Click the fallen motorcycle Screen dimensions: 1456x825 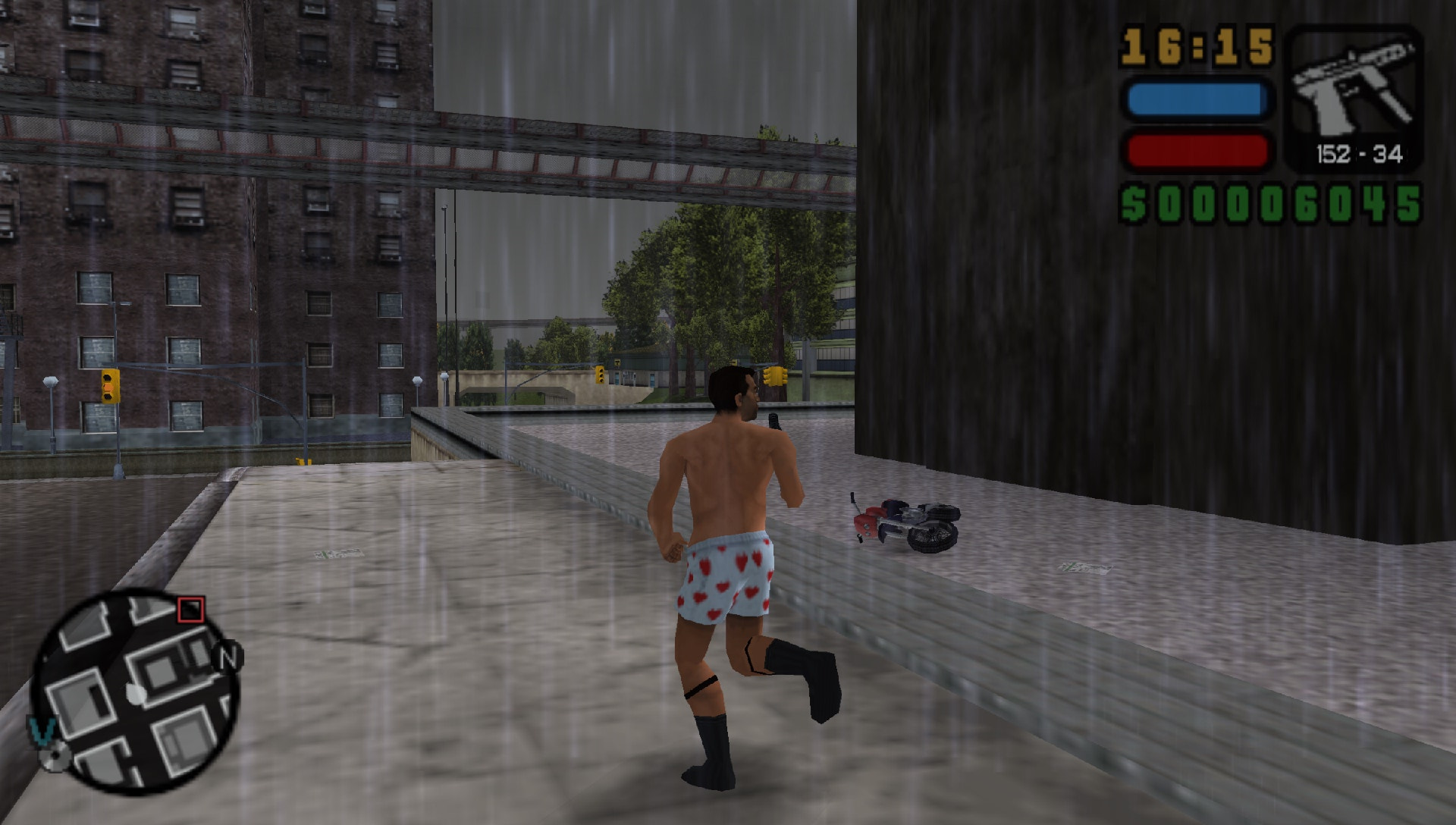(902, 523)
